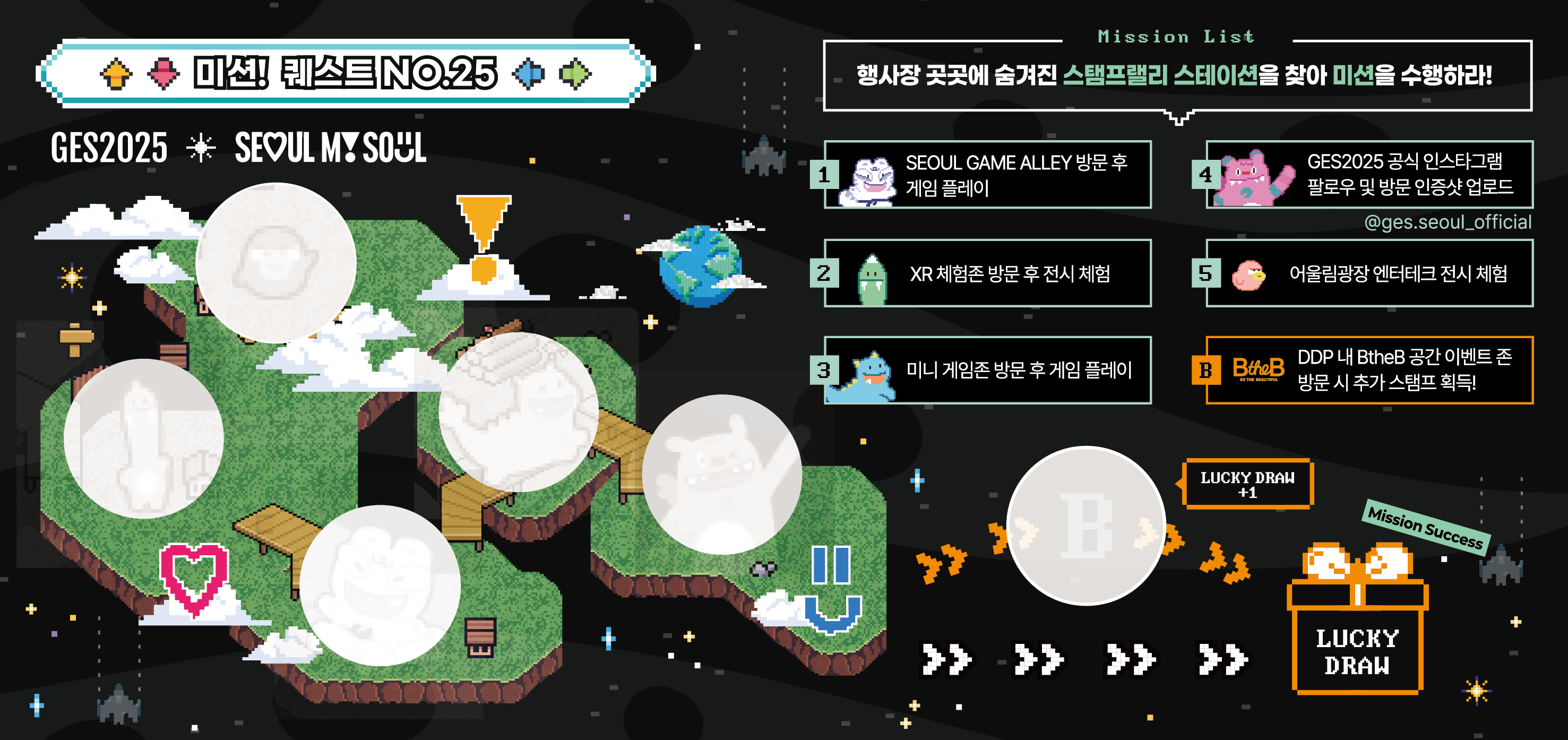Open the @ges.seoul_official Instagram handle
The height and width of the screenshot is (740, 1568).
click(1447, 223)
